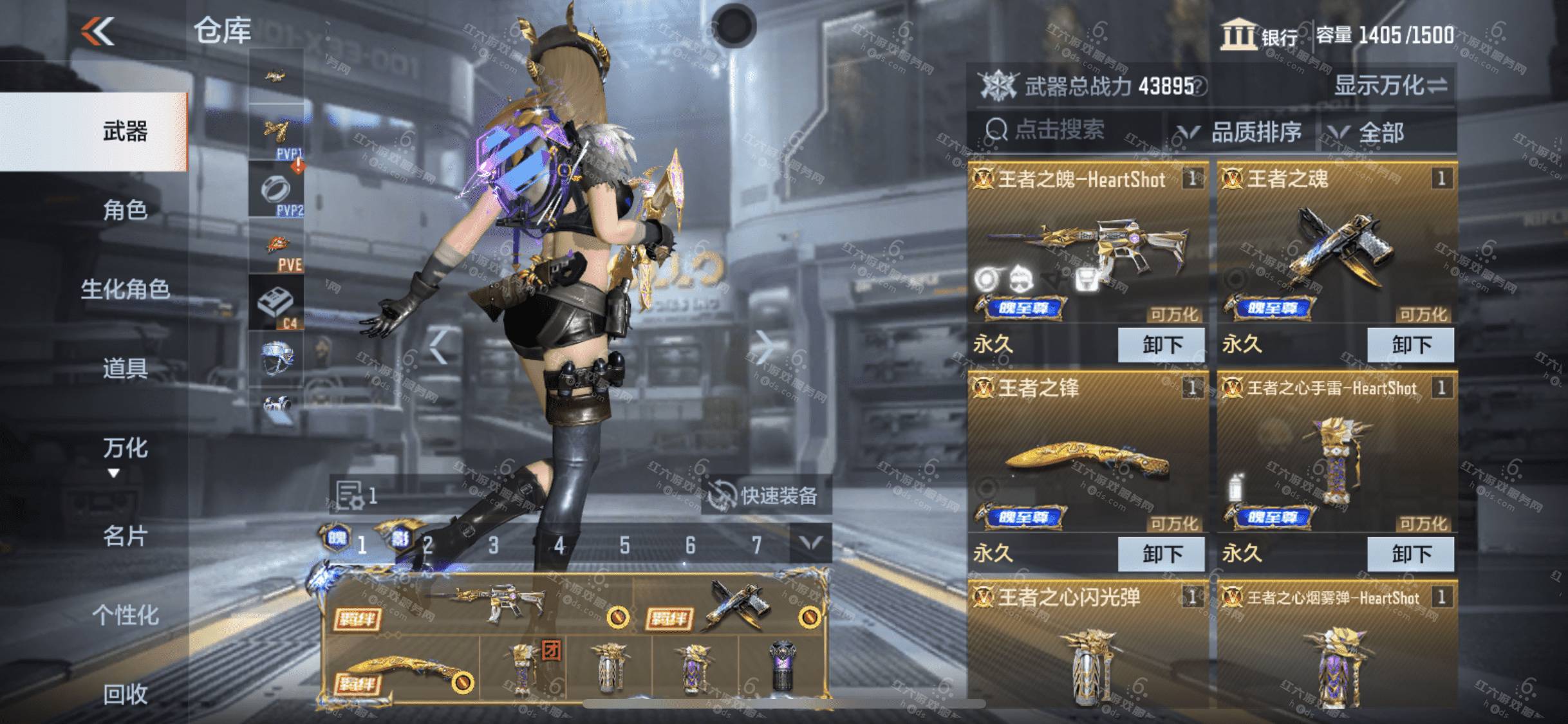This screenshot has width=1568, height=724.
Task: Open the 名片 category
Action: pyautogui.click(x=126, y=535)
